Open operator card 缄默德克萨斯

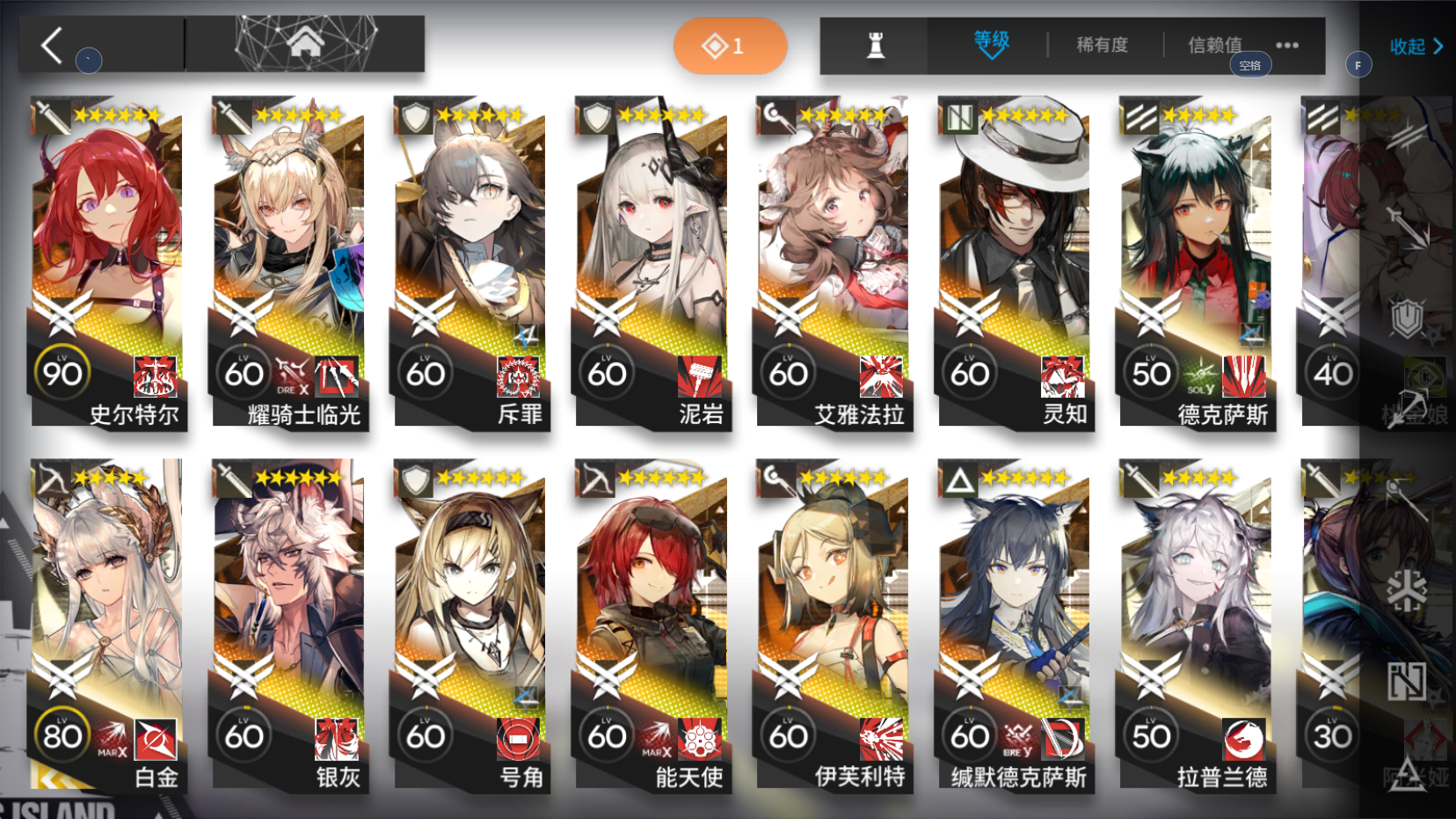point(1016,626)
